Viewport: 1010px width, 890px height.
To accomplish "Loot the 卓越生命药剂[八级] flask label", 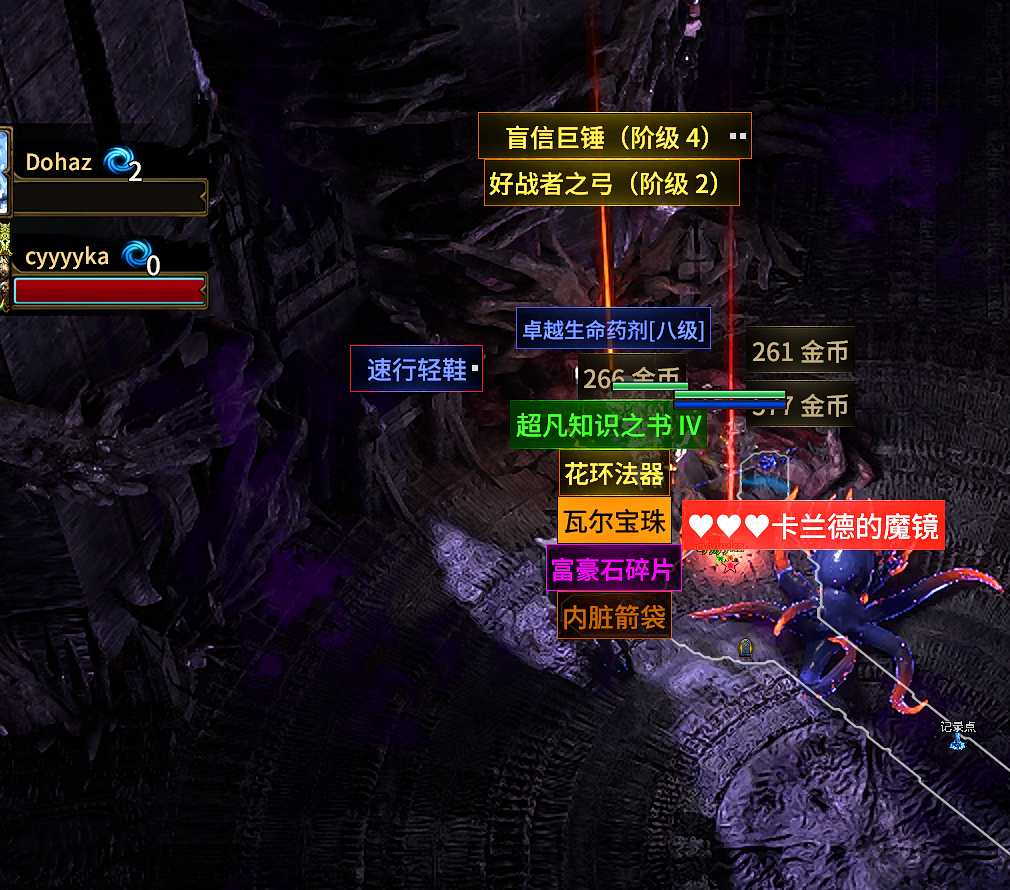I will [613, 329].
